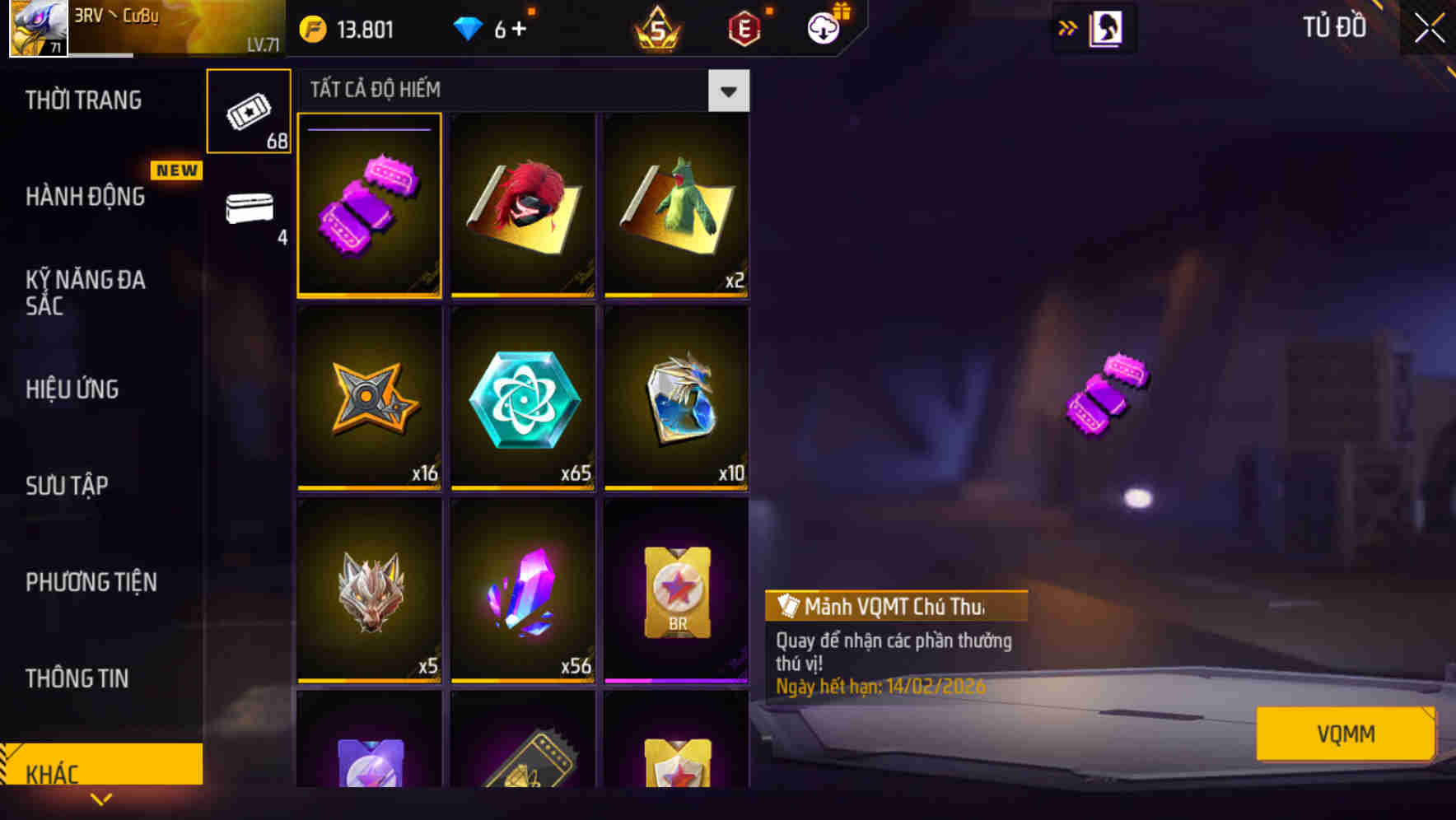This screenshot has height=820, width=1456.
Task: Open the character loadout icon near top right
Action: (1108, 27)
